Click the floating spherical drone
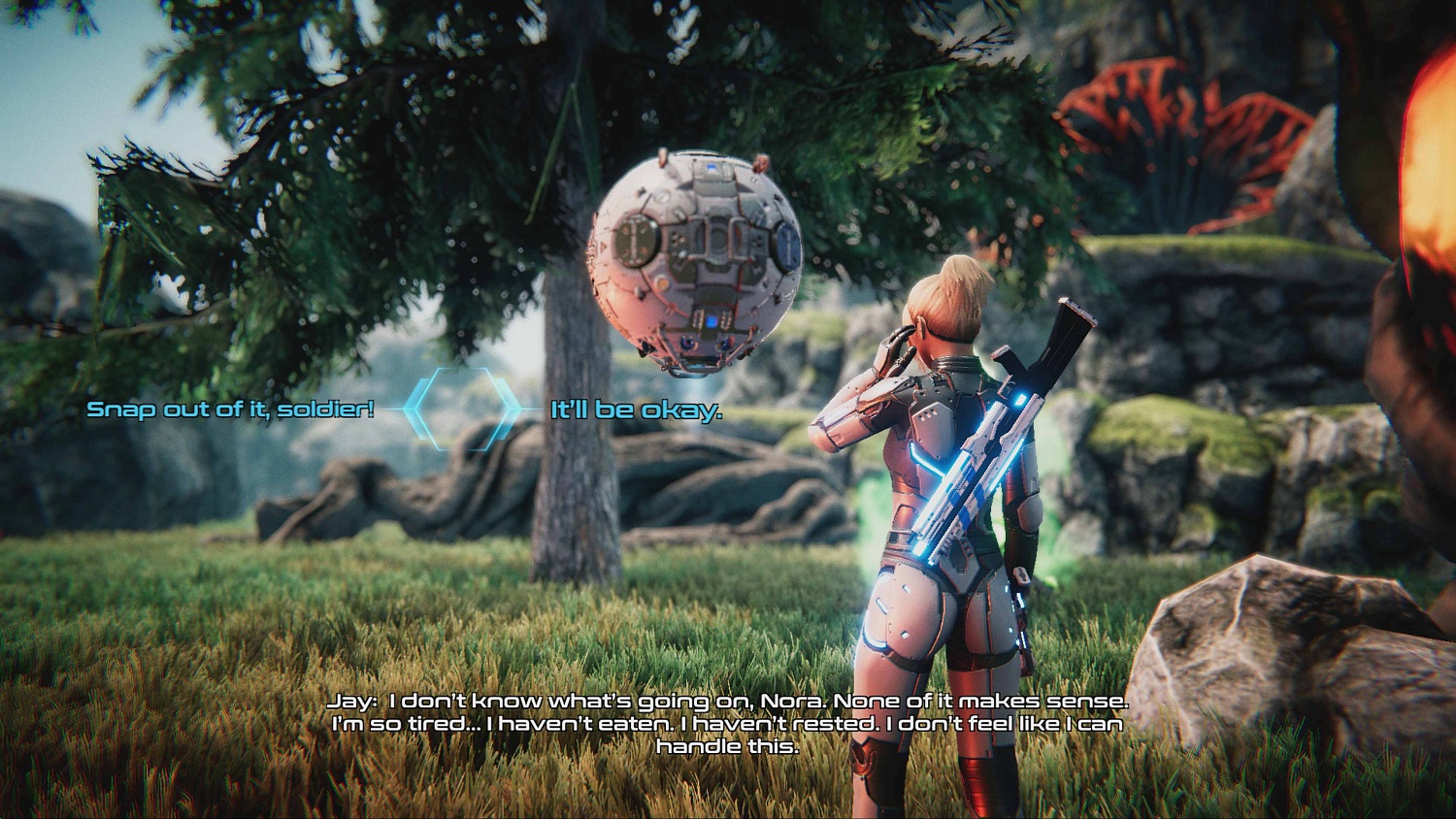This screenshot has width=1456, height=819. tap(699, 262)
